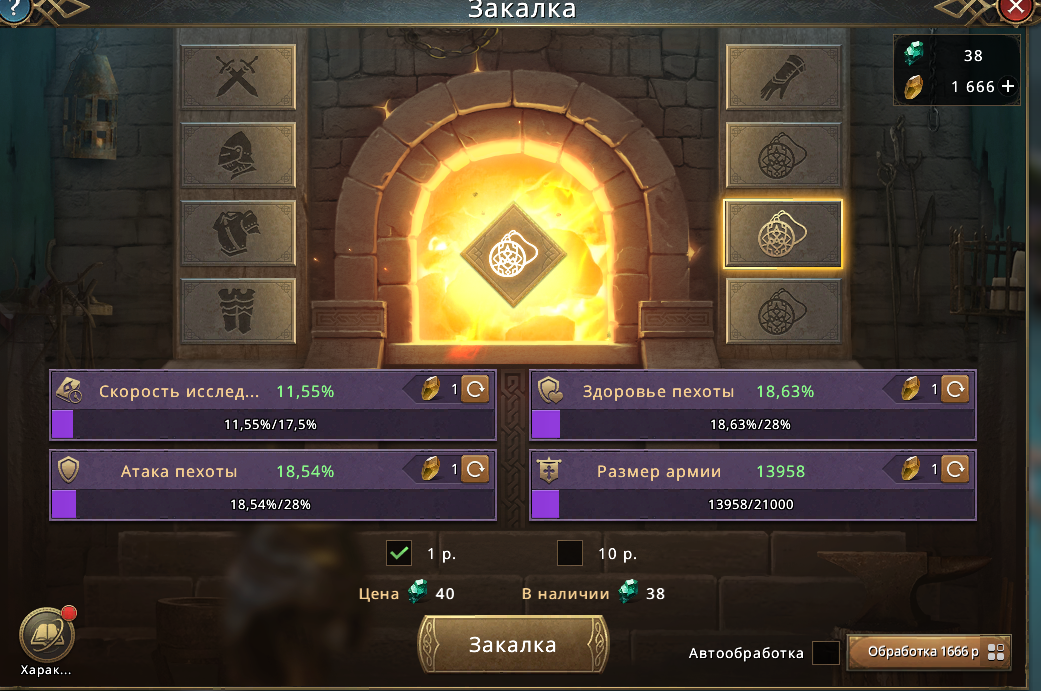This screenshot has width=1041, height=691.
Task: Pick the leg armor slot
Action: coord(238,310)
